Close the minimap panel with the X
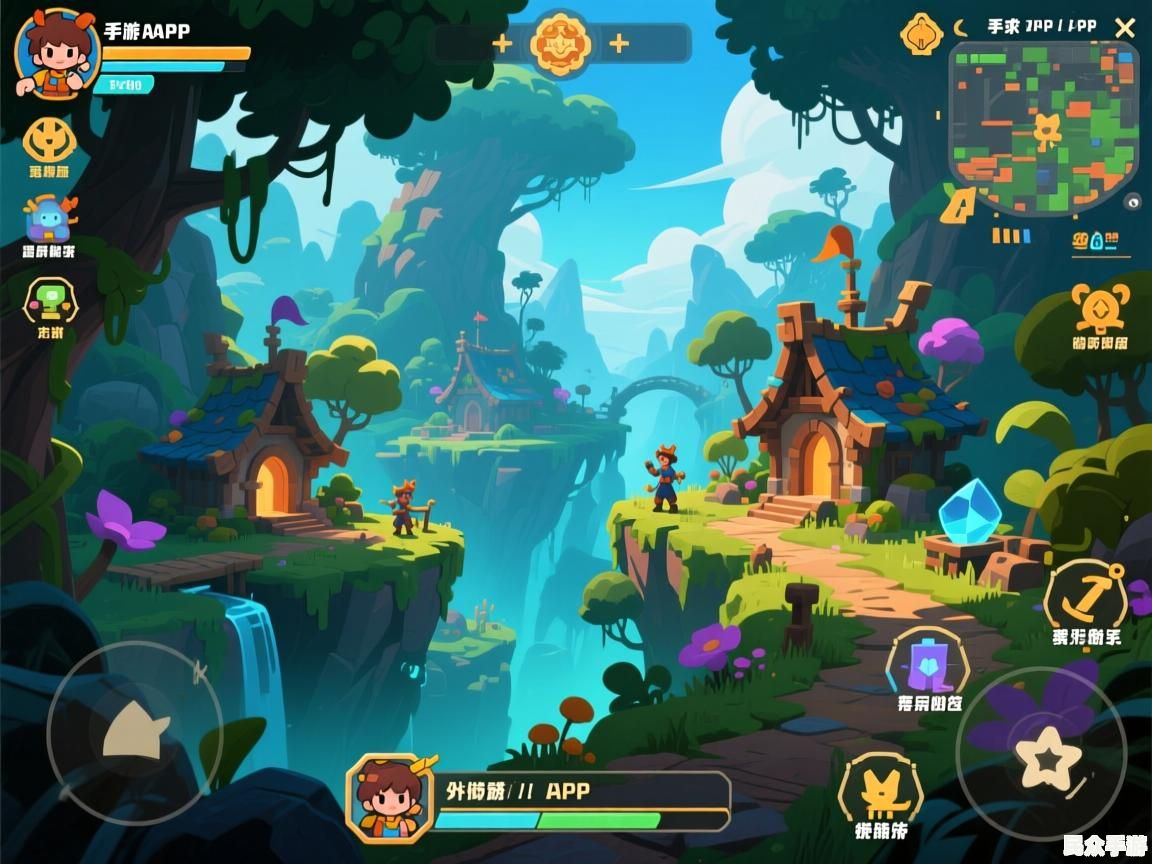Screen dimensions: 1152x864 click(1125, 28)
